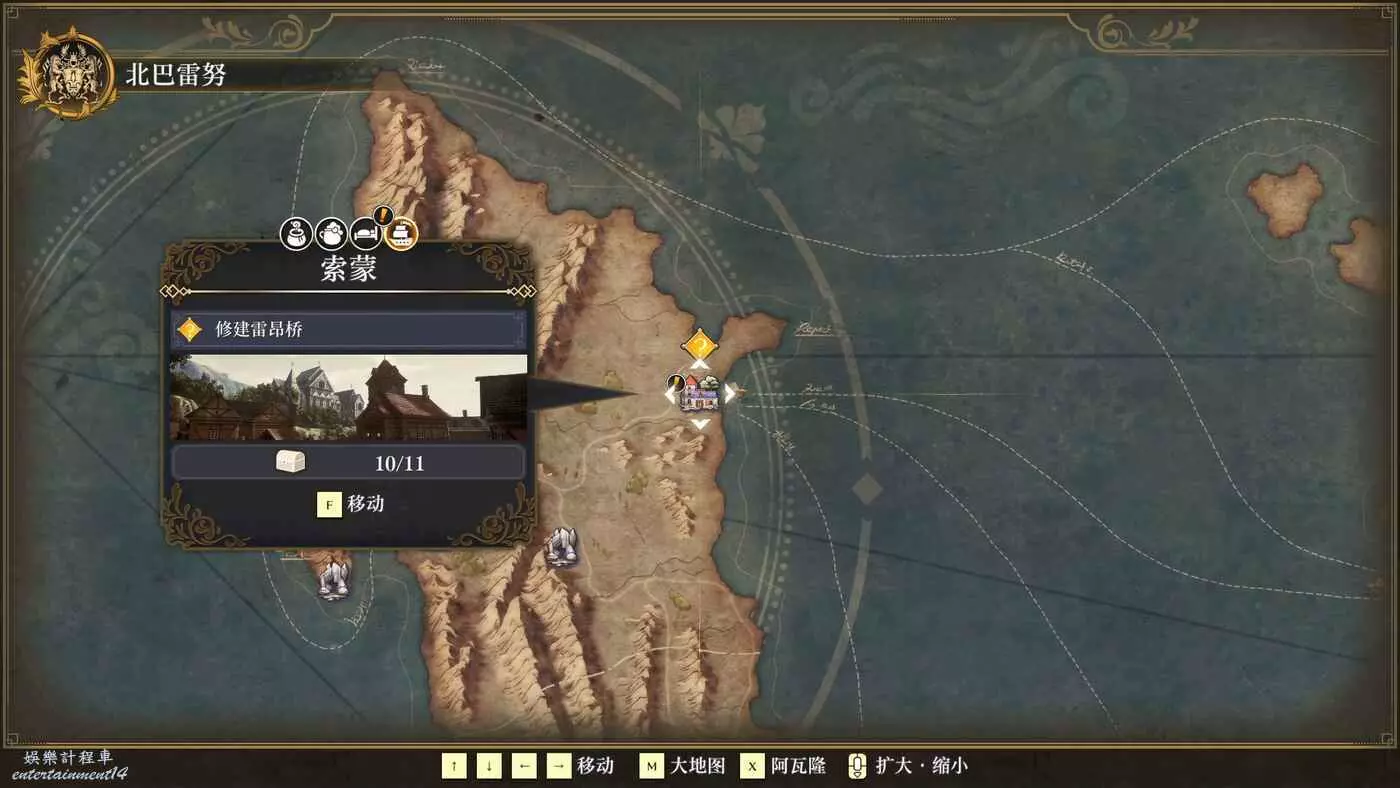Click the up arrow above the town marker
This screenshot has height=788, width=1400.
(700, 364)
